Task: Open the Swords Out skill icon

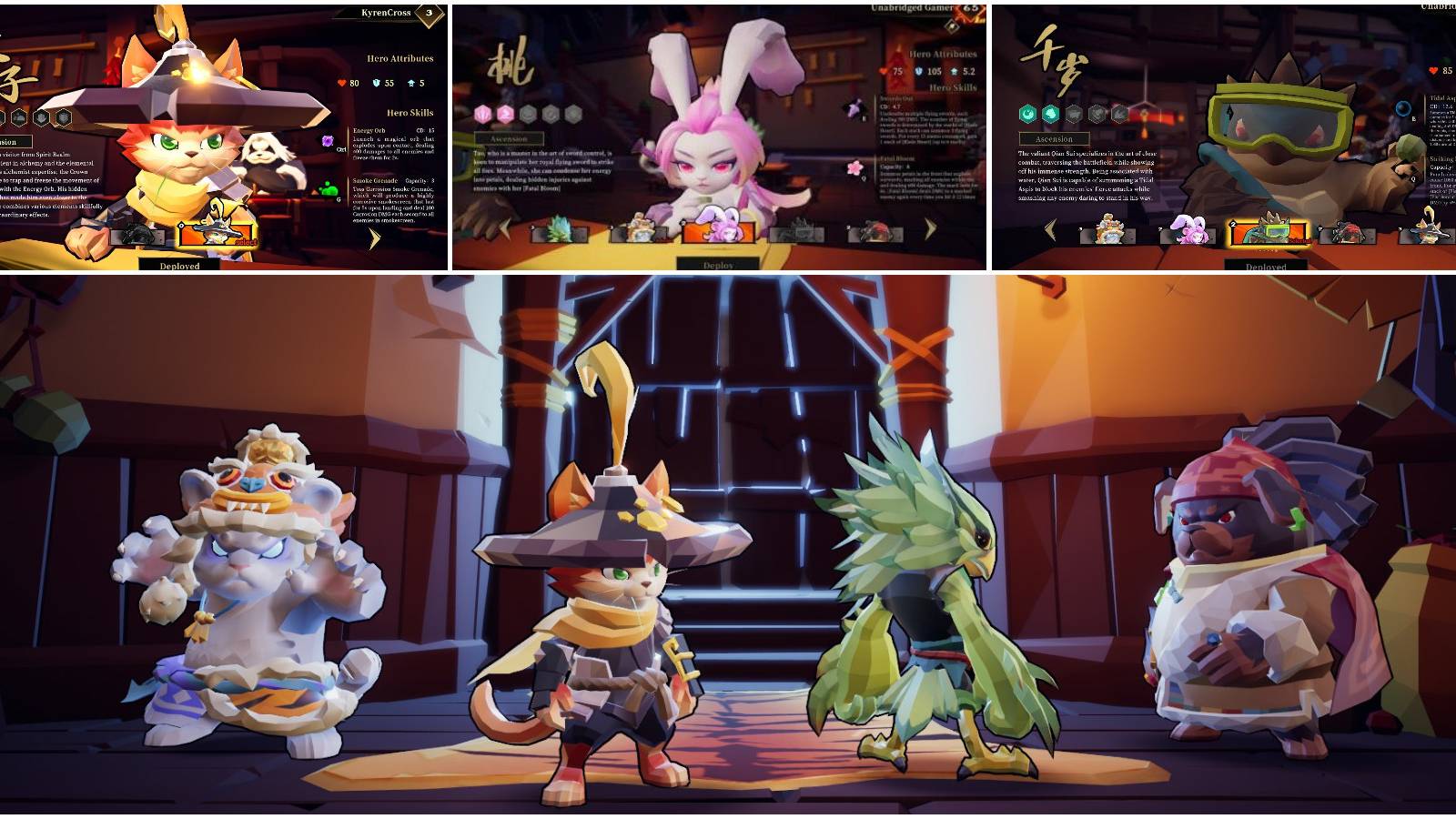Action: tap(854, 107)
